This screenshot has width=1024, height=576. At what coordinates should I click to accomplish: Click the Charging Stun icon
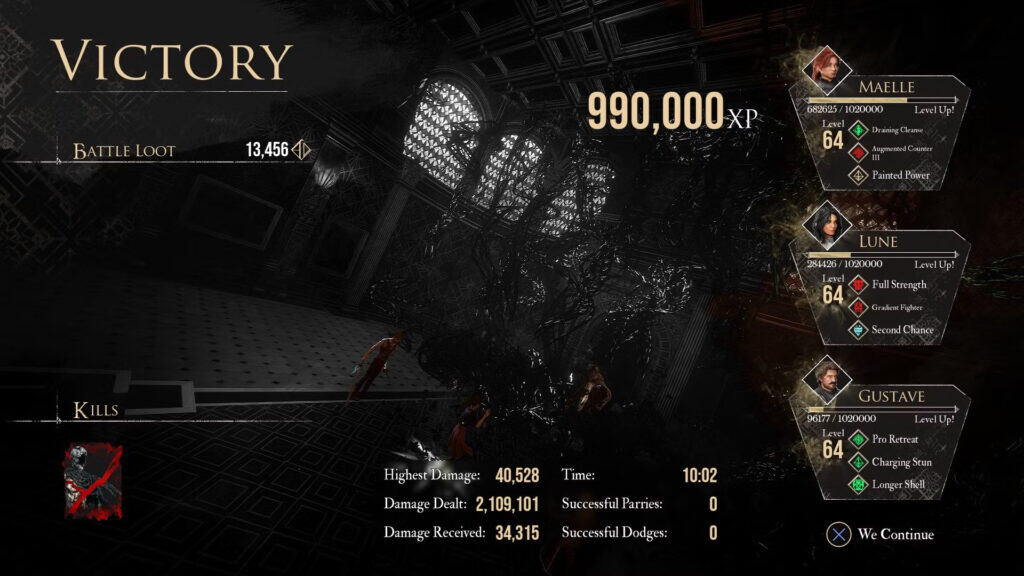(x=858, y=462)
